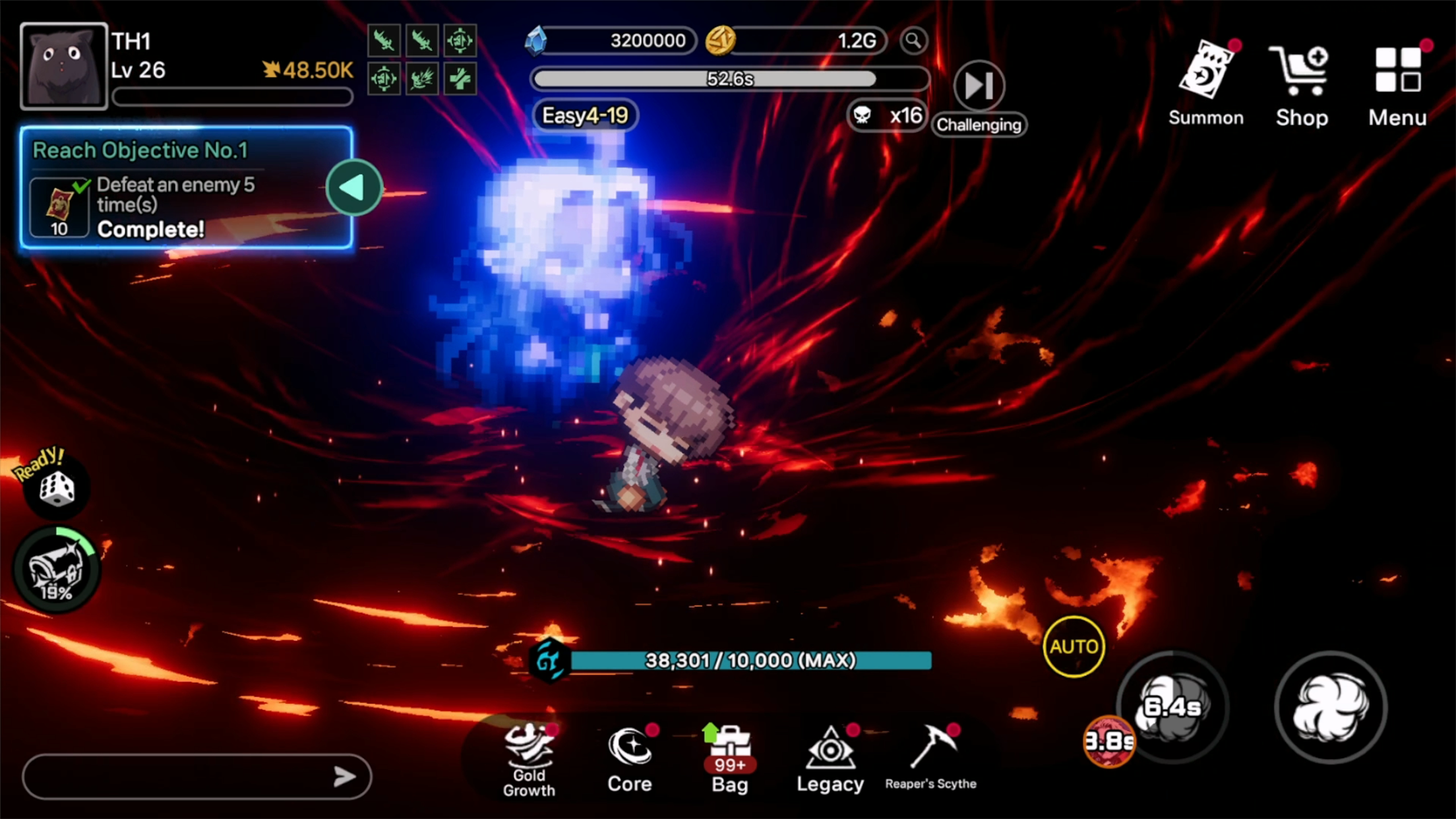Tap the dice Ready icon
1456x819 pixels.
pos(56,489)
